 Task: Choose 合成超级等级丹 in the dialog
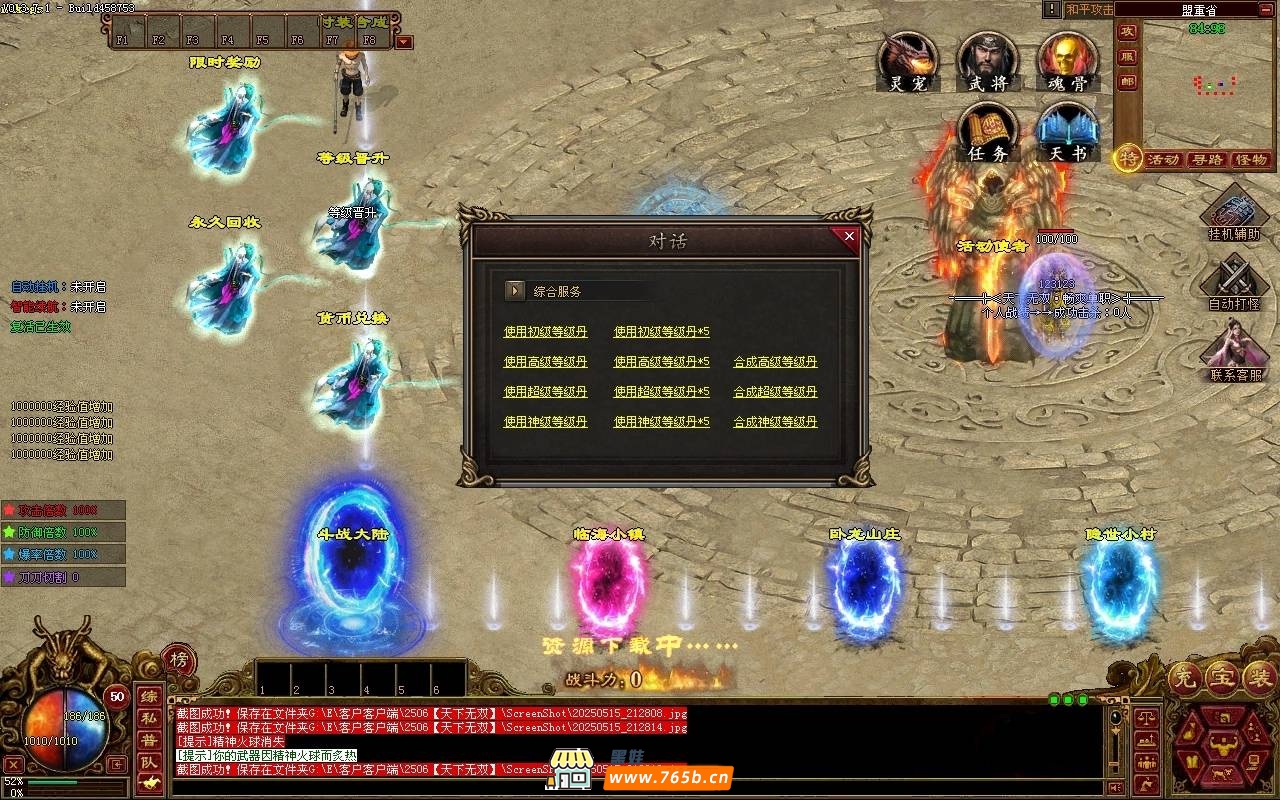tap(775, 392)
